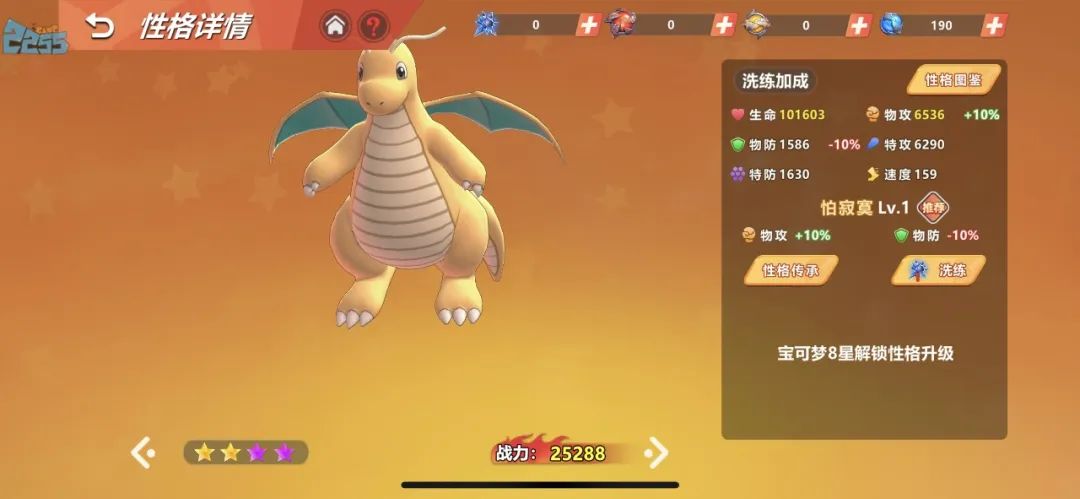Go back from the 性格详情 screen
The image size is (1080, 499).
[x=100, y=26]
